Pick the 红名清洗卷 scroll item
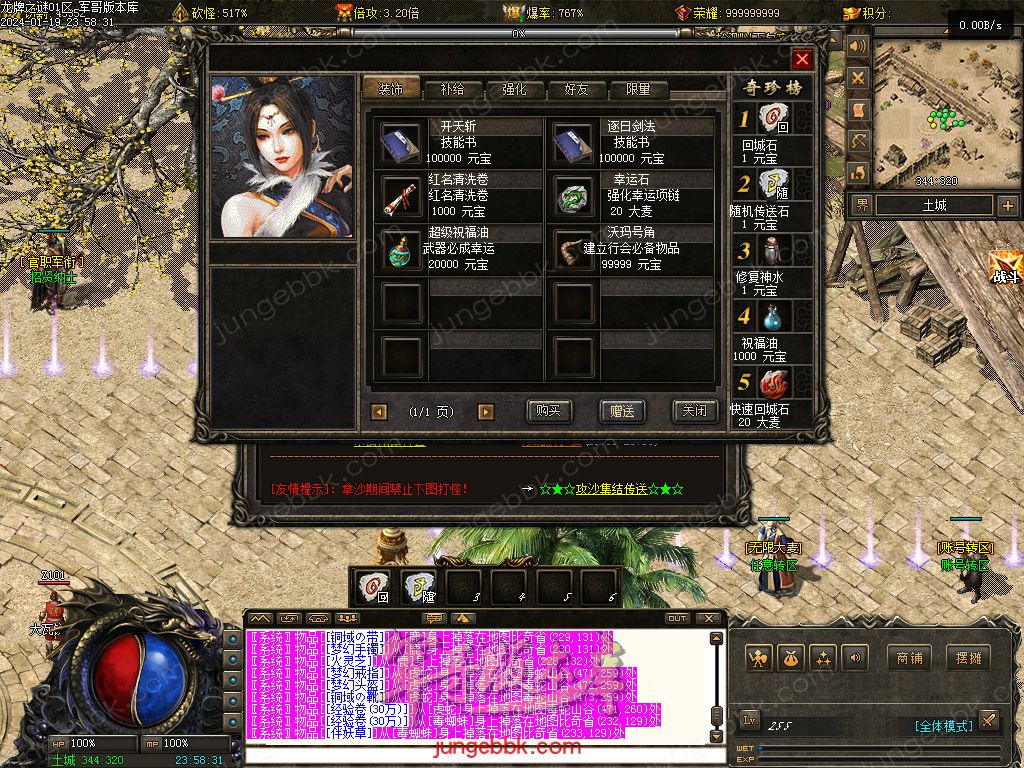 click(x=401, y=196)
